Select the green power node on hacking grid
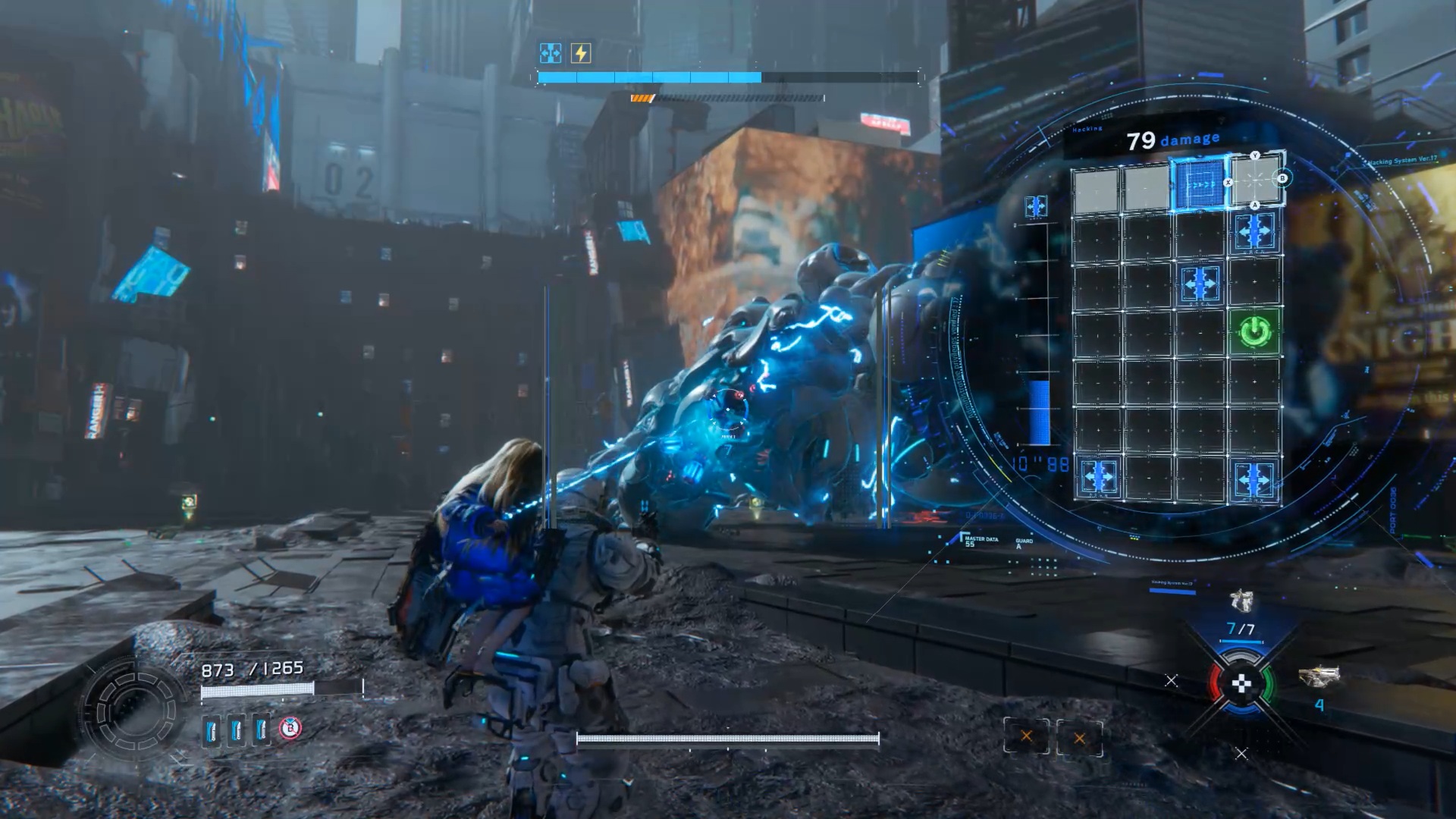Screen dimensions: 1456x819 click(1255, 331)
